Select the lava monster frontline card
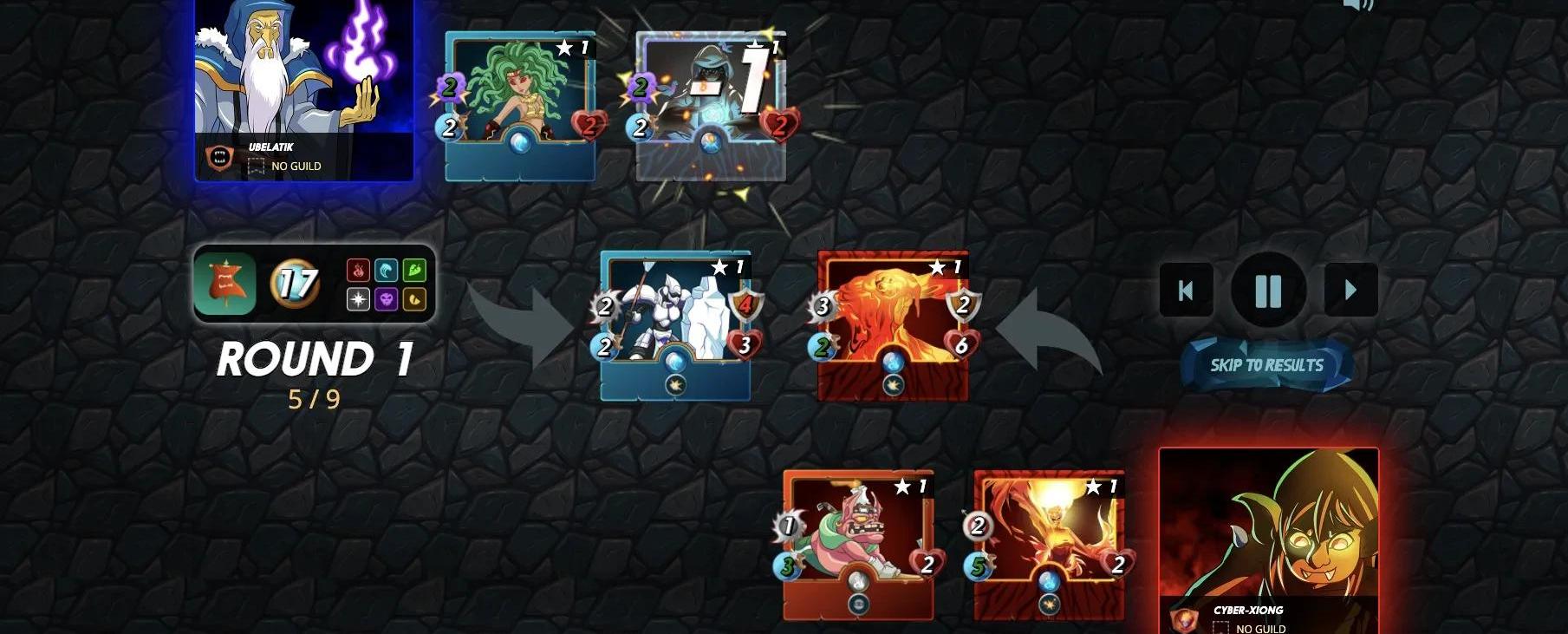Screen dimensions: 1568x634 point(893,324)
